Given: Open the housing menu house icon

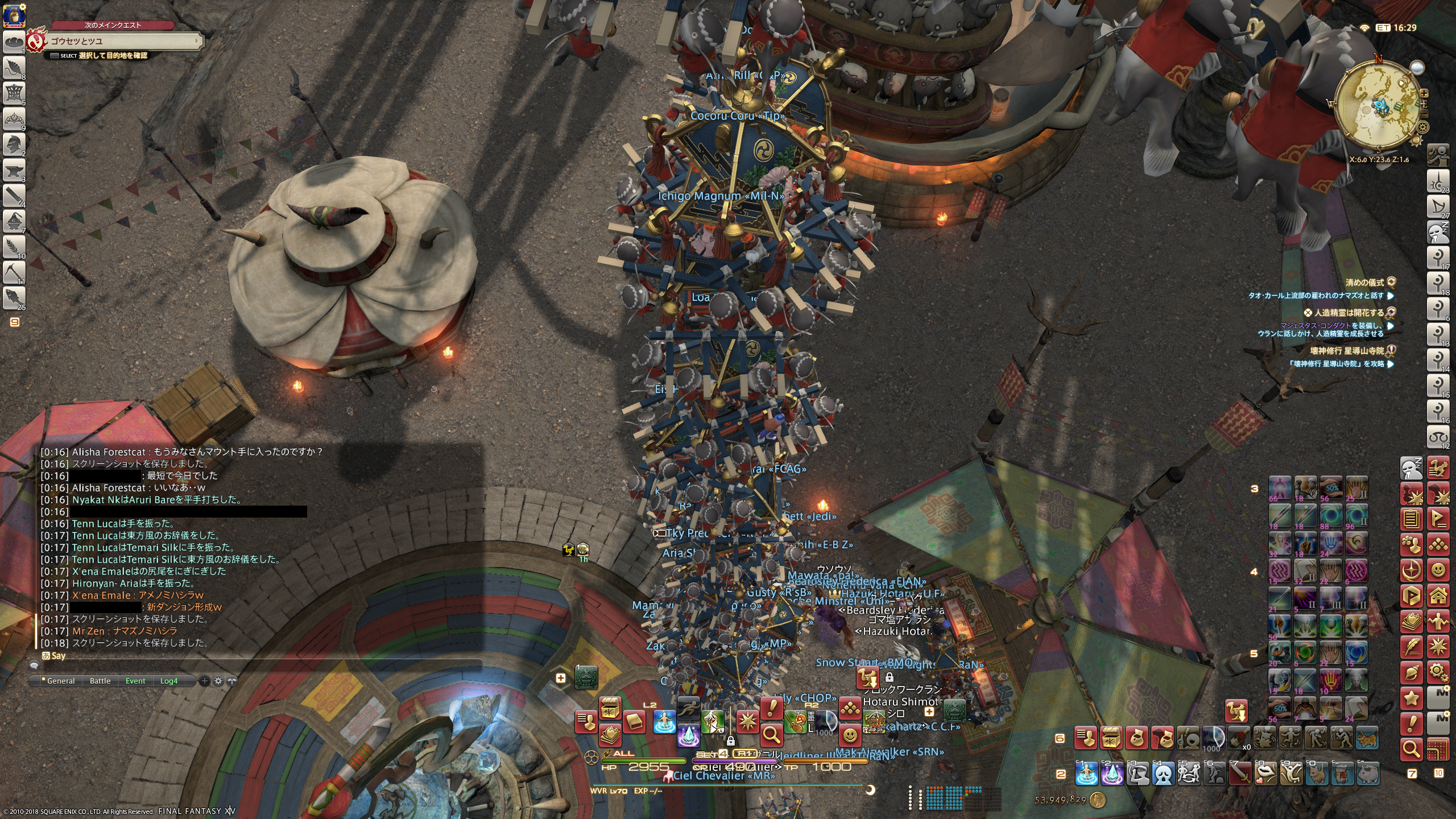Looking at the screenshot, I should [x=1438, y=595].
